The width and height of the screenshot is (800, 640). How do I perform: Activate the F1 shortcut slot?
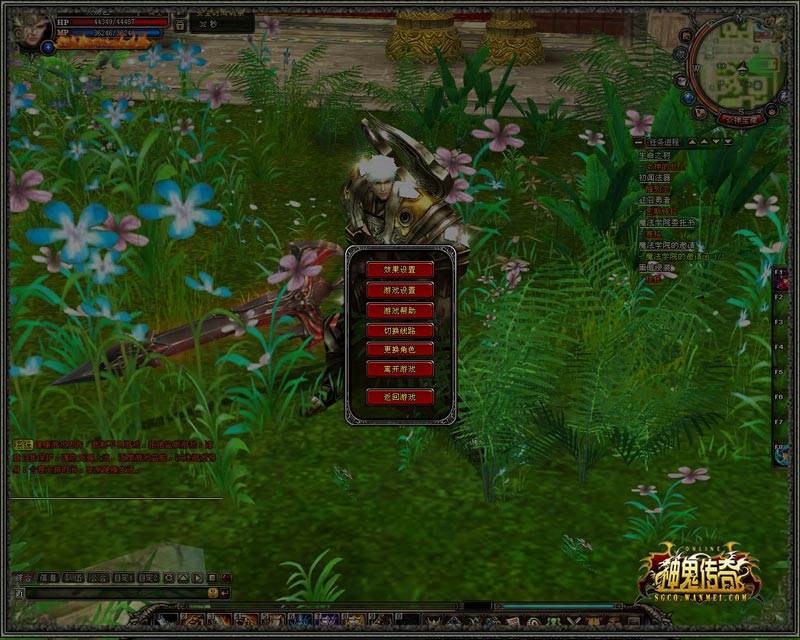pyautogui.click(x=778, y=272)
